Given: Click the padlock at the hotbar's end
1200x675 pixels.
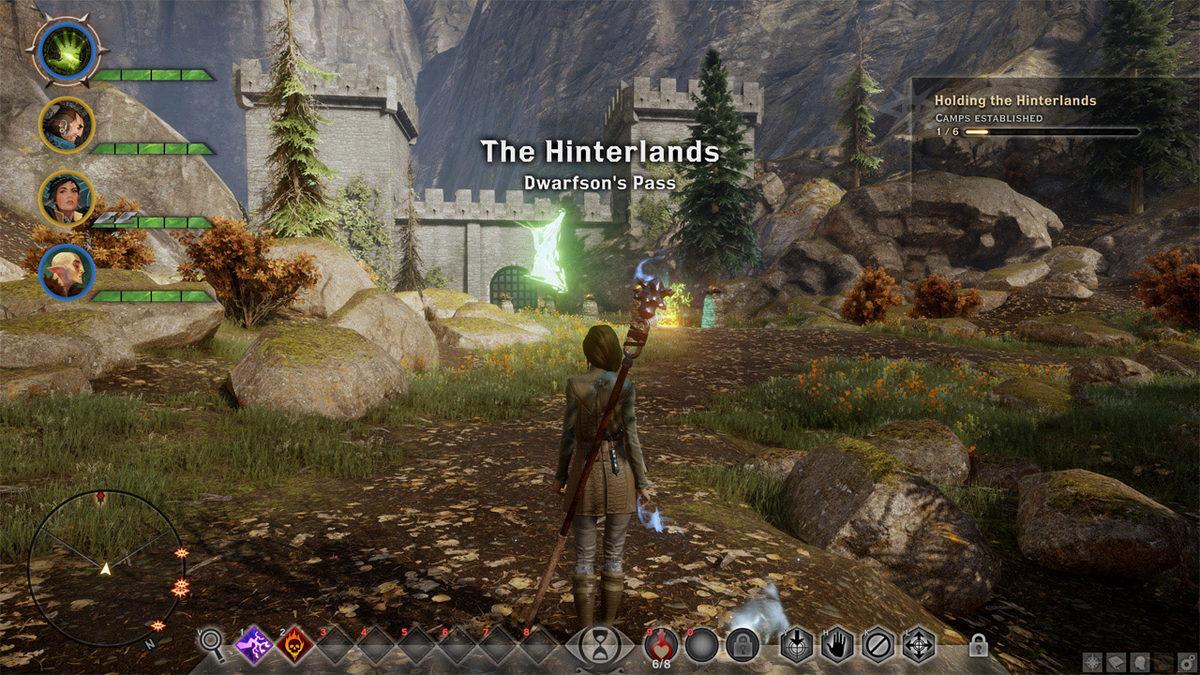Looking at the screenshot, I should (x=978, y=647).
